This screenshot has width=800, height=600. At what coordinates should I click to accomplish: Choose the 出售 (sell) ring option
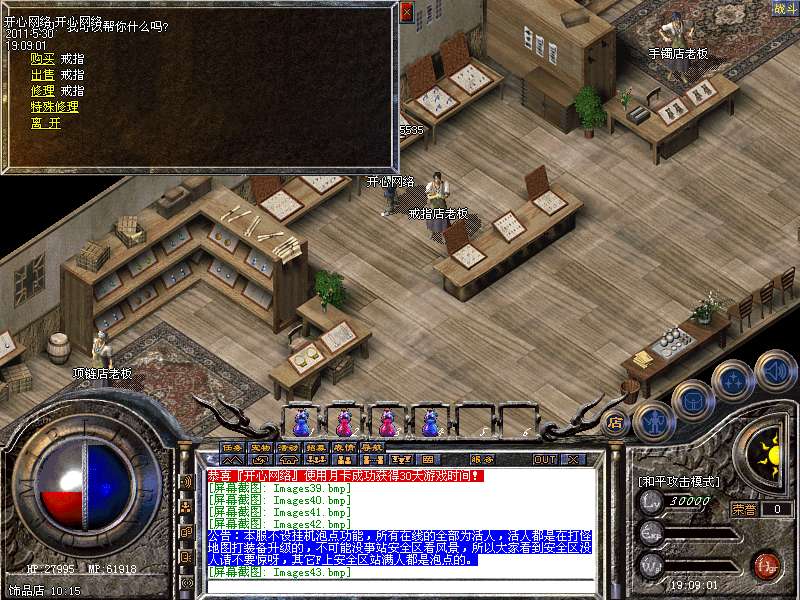pos(43,75)
